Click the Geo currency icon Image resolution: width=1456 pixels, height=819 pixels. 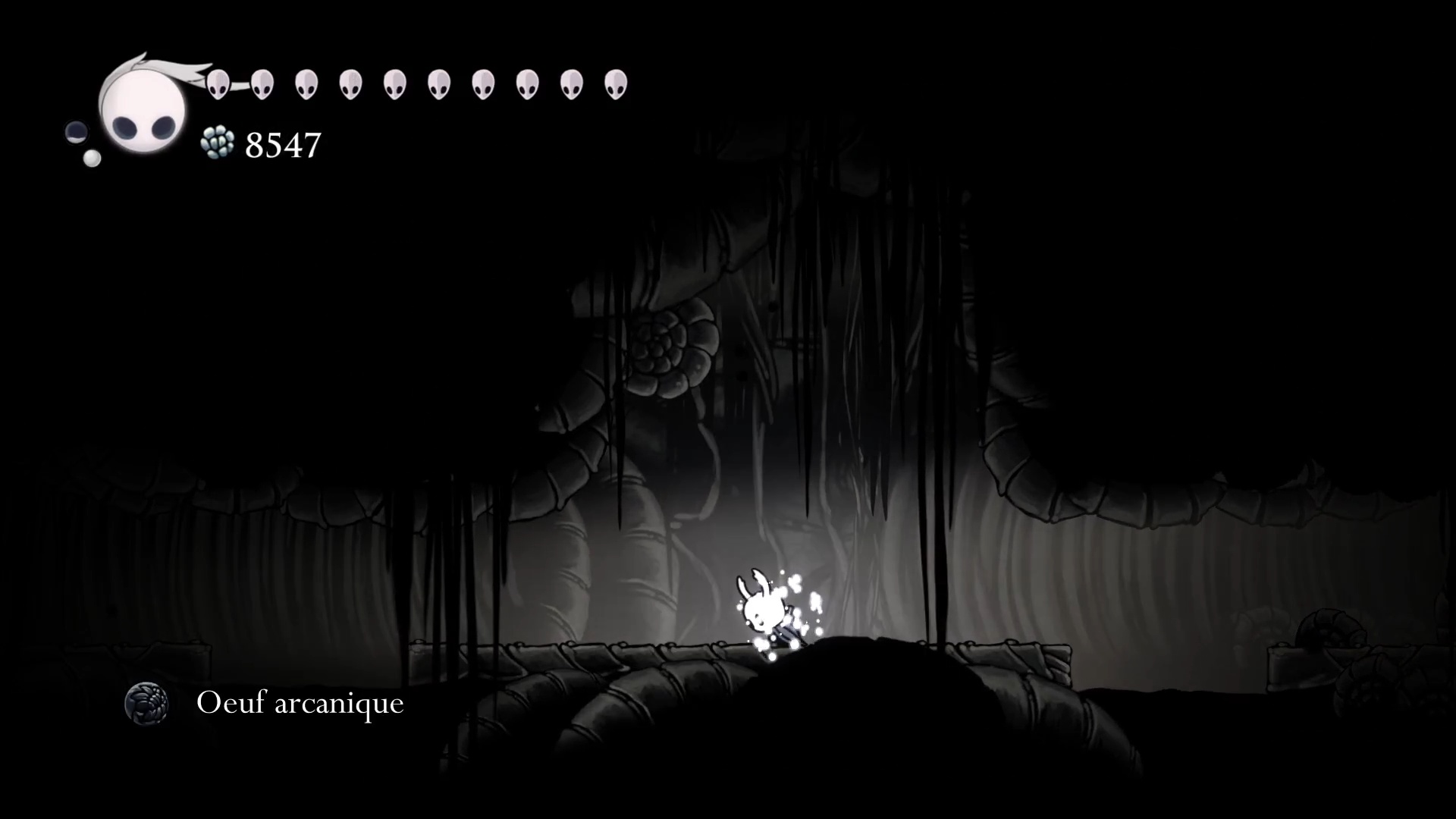tap(218, 143)
